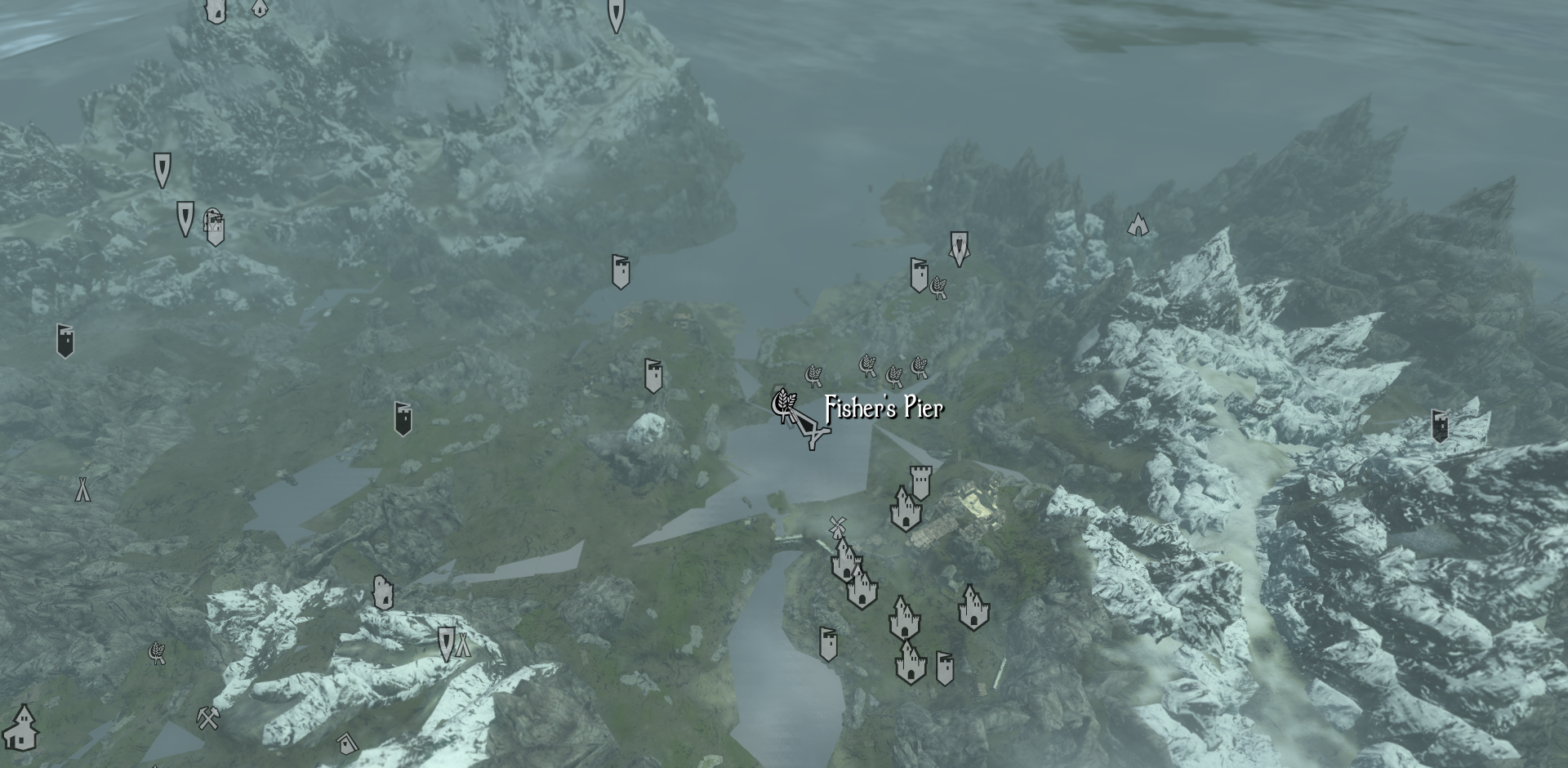Select the Fisher's Pier map marker
This screenshot has height=768, width=1568.
(x=784, y=404)
